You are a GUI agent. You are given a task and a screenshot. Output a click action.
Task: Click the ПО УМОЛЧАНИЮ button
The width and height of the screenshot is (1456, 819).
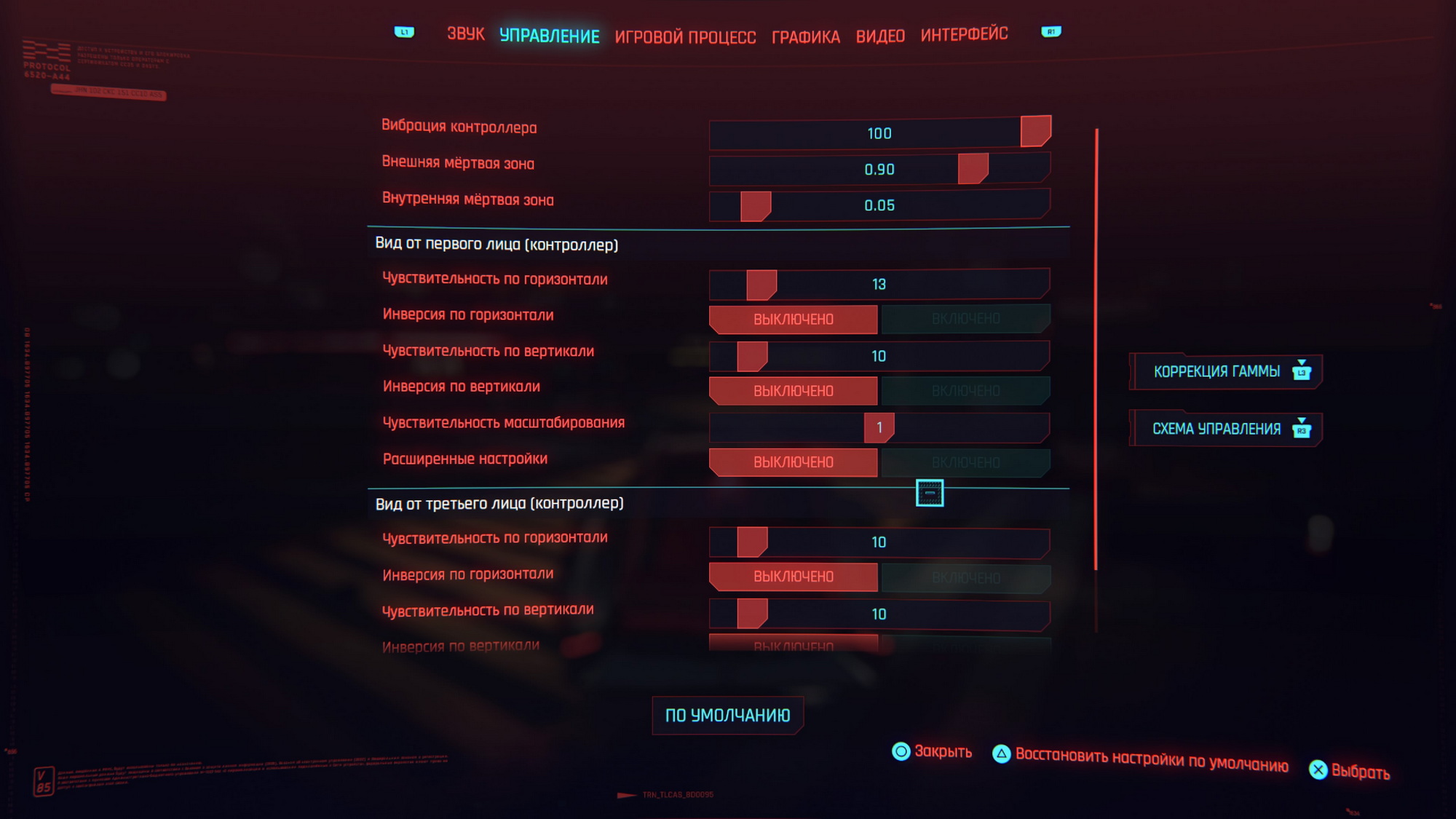[727, 715]
